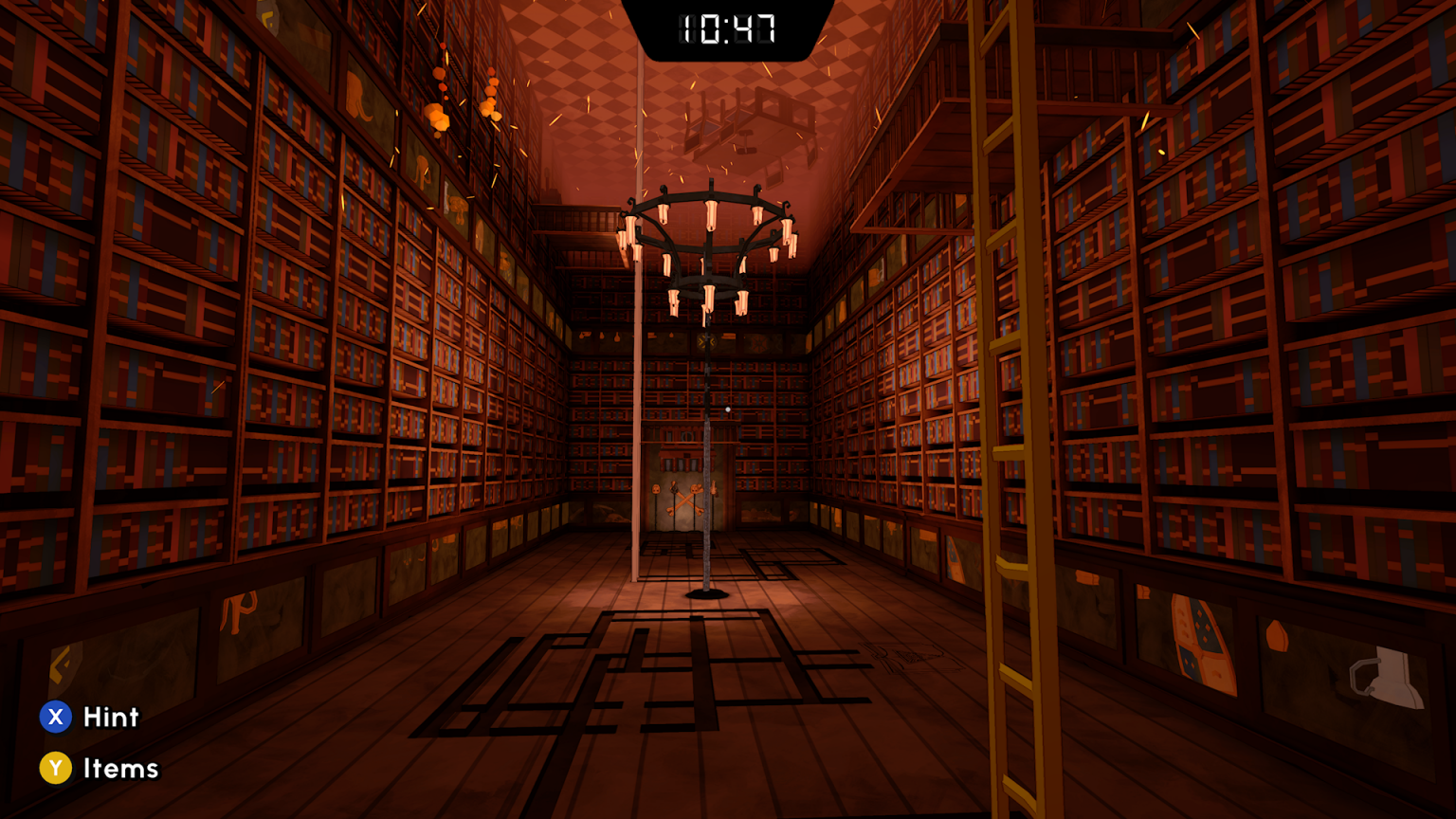Click the small white orb near the candle stand
The width and height of the screenshot is (1456, 819).
(728, 409)
